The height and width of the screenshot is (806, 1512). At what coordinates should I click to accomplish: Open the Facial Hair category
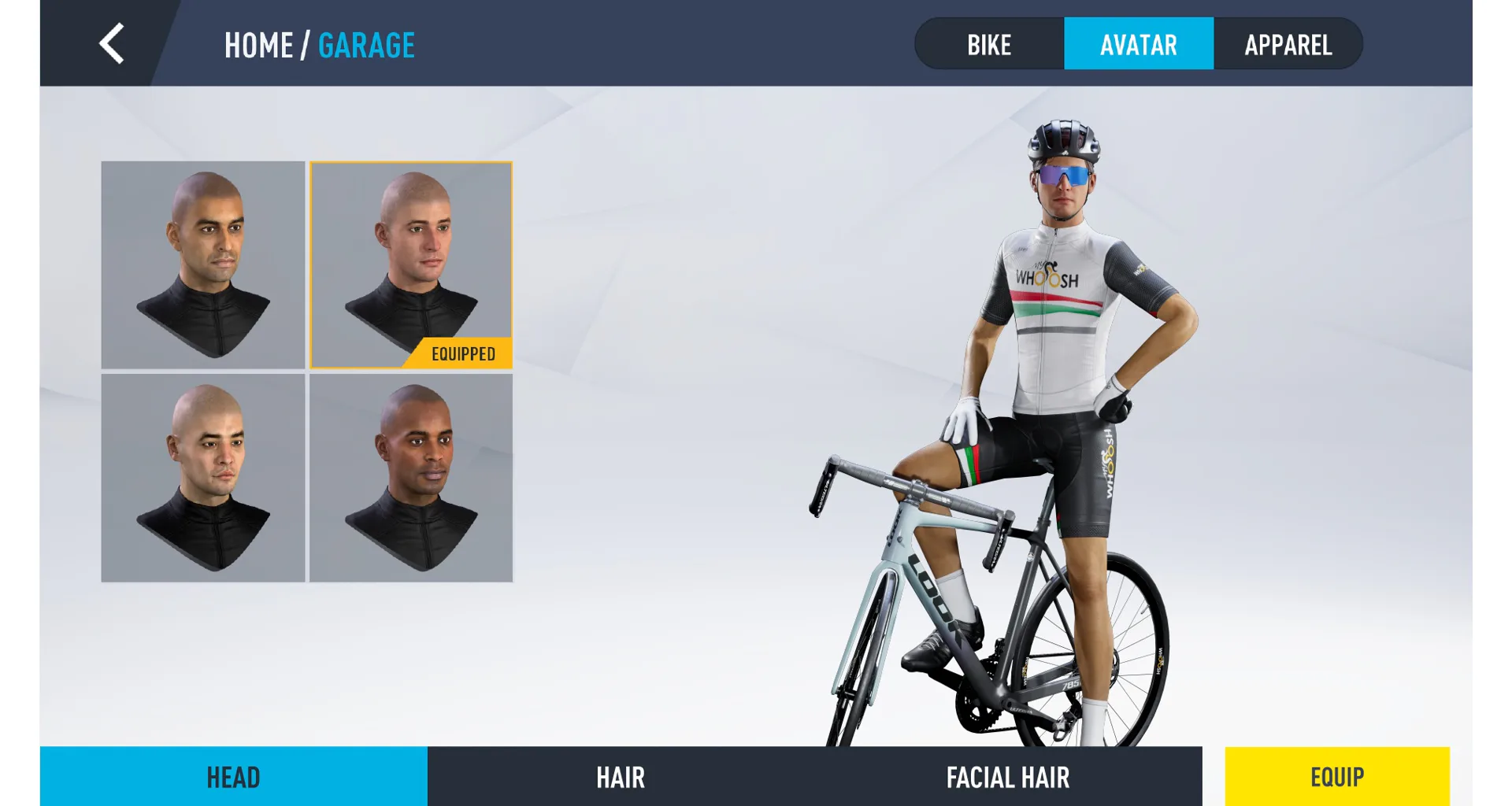(x=1008, y=777)
